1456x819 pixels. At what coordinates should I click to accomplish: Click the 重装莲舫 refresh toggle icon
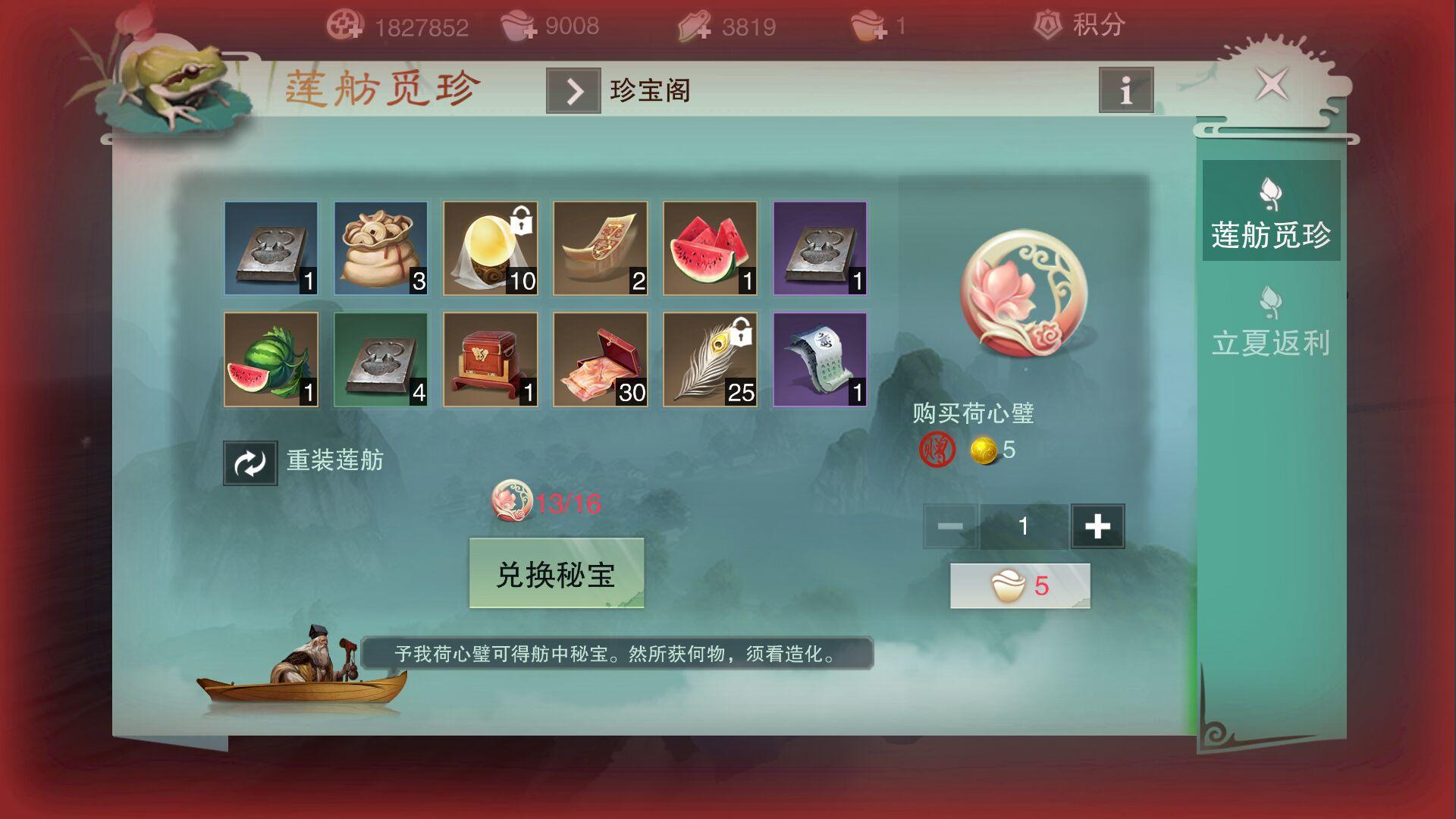[x=249, y=462]
